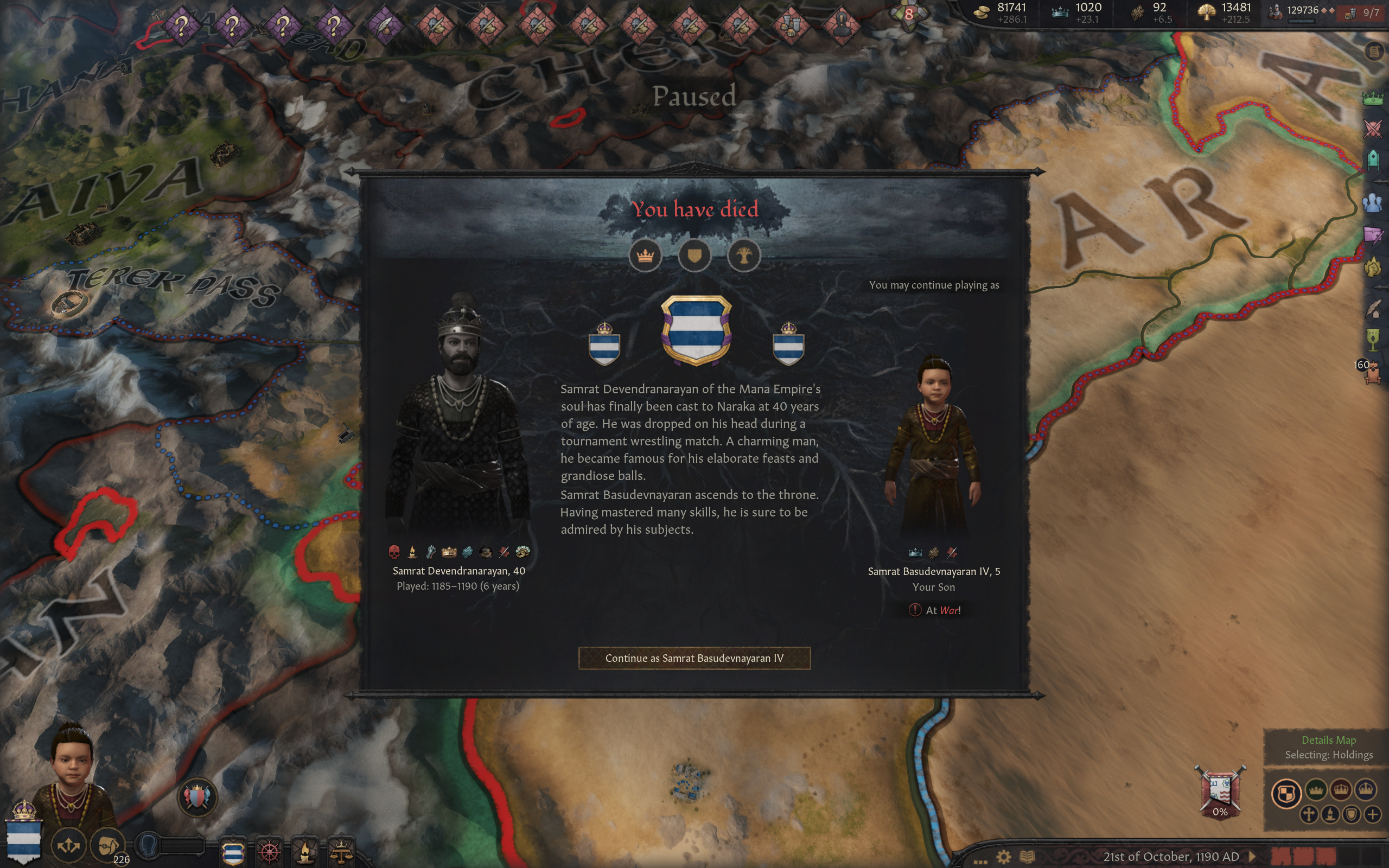The width and height of the screenshot is (1389, 868).
Task: Open the large dynasty coat of arms
Action: click(696, 330)
